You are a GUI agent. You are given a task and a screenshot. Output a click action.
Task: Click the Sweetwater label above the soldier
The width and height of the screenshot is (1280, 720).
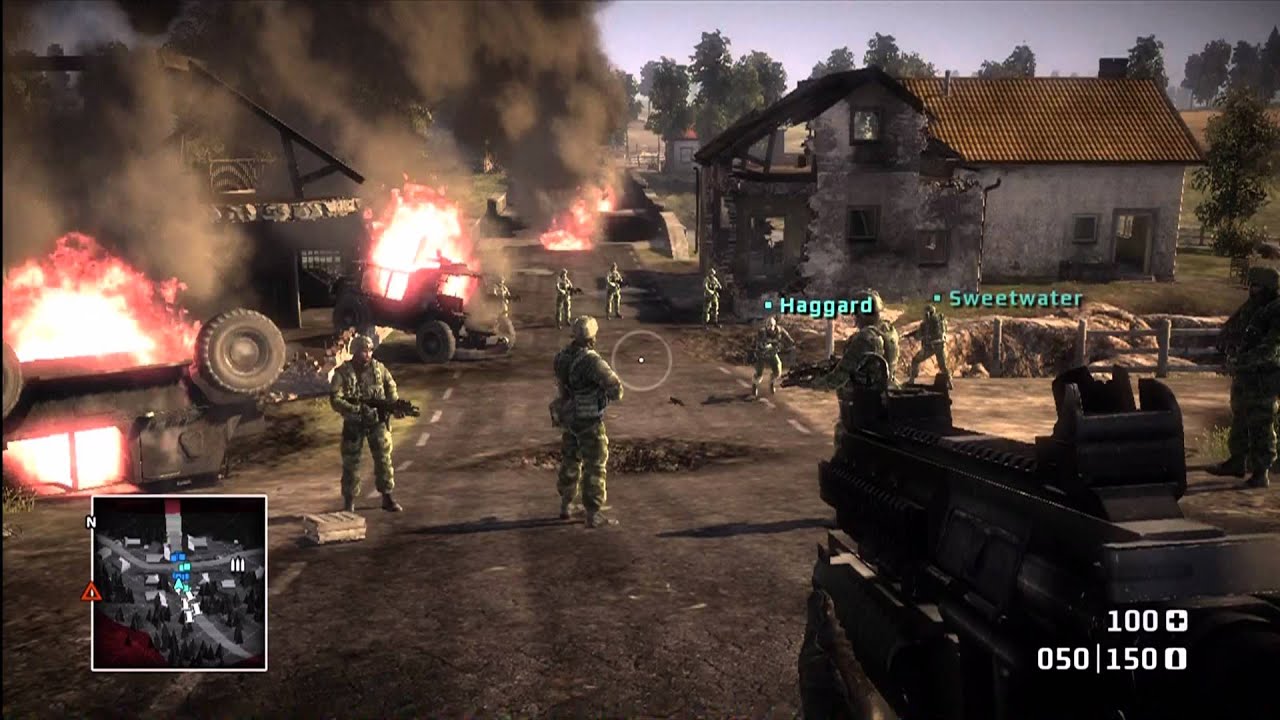click(x=1015, y=297)
